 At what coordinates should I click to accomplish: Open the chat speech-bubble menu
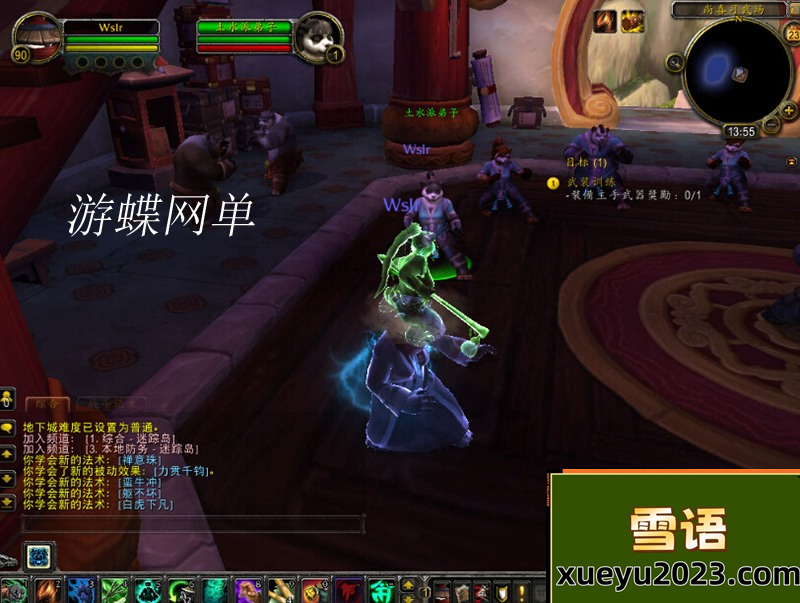[8, 426]
